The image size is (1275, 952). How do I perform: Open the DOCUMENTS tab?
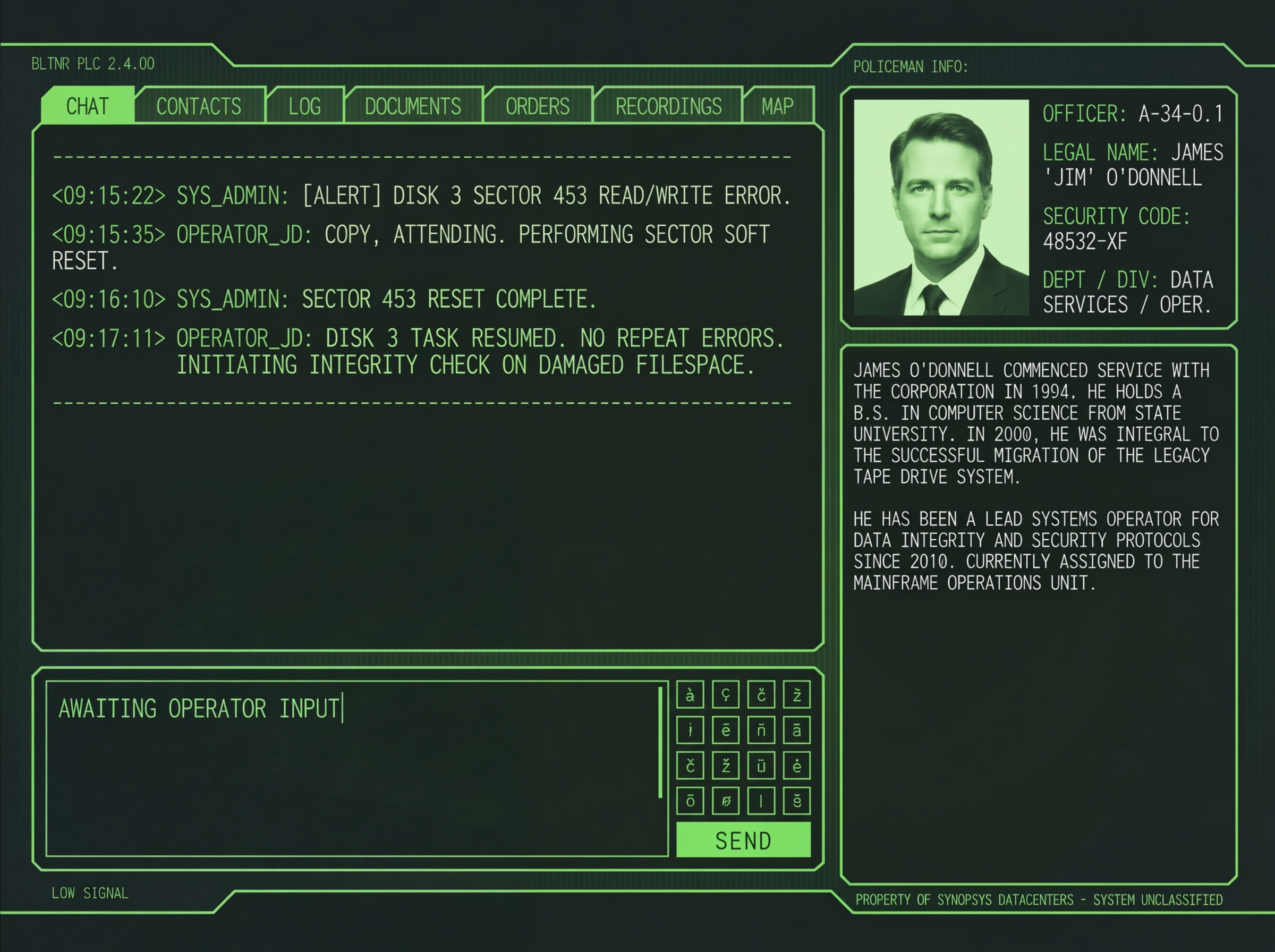[x=413, y=107]
